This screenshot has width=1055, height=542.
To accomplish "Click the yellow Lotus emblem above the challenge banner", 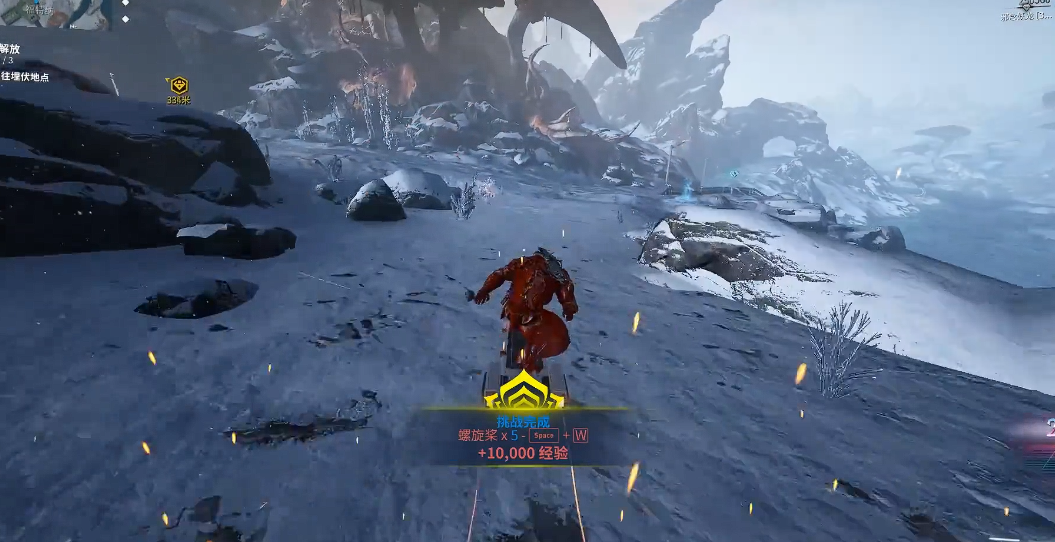I will coord(524,390).
